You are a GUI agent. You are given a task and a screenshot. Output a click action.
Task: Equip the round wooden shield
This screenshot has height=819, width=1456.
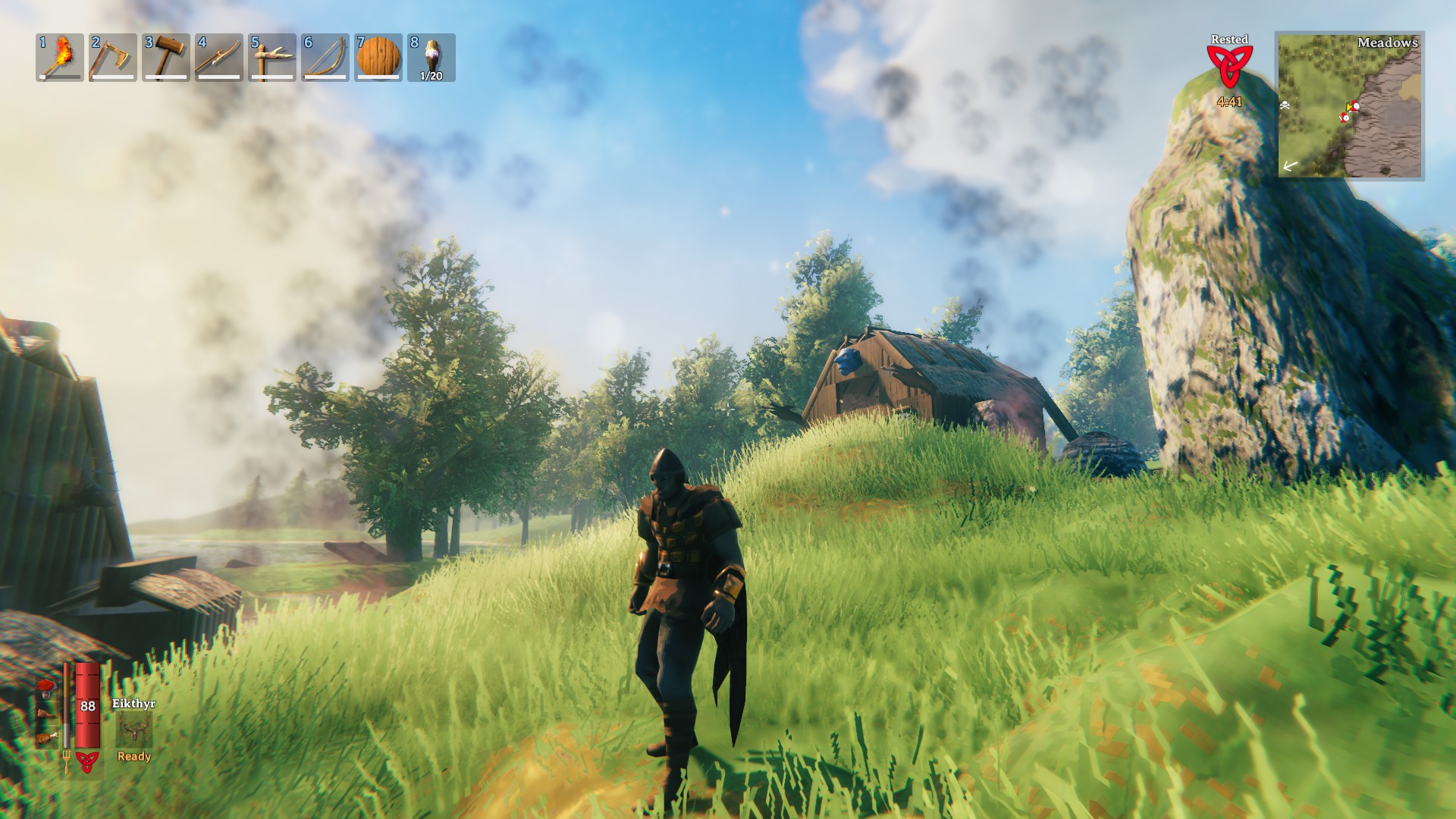[378, 58]
